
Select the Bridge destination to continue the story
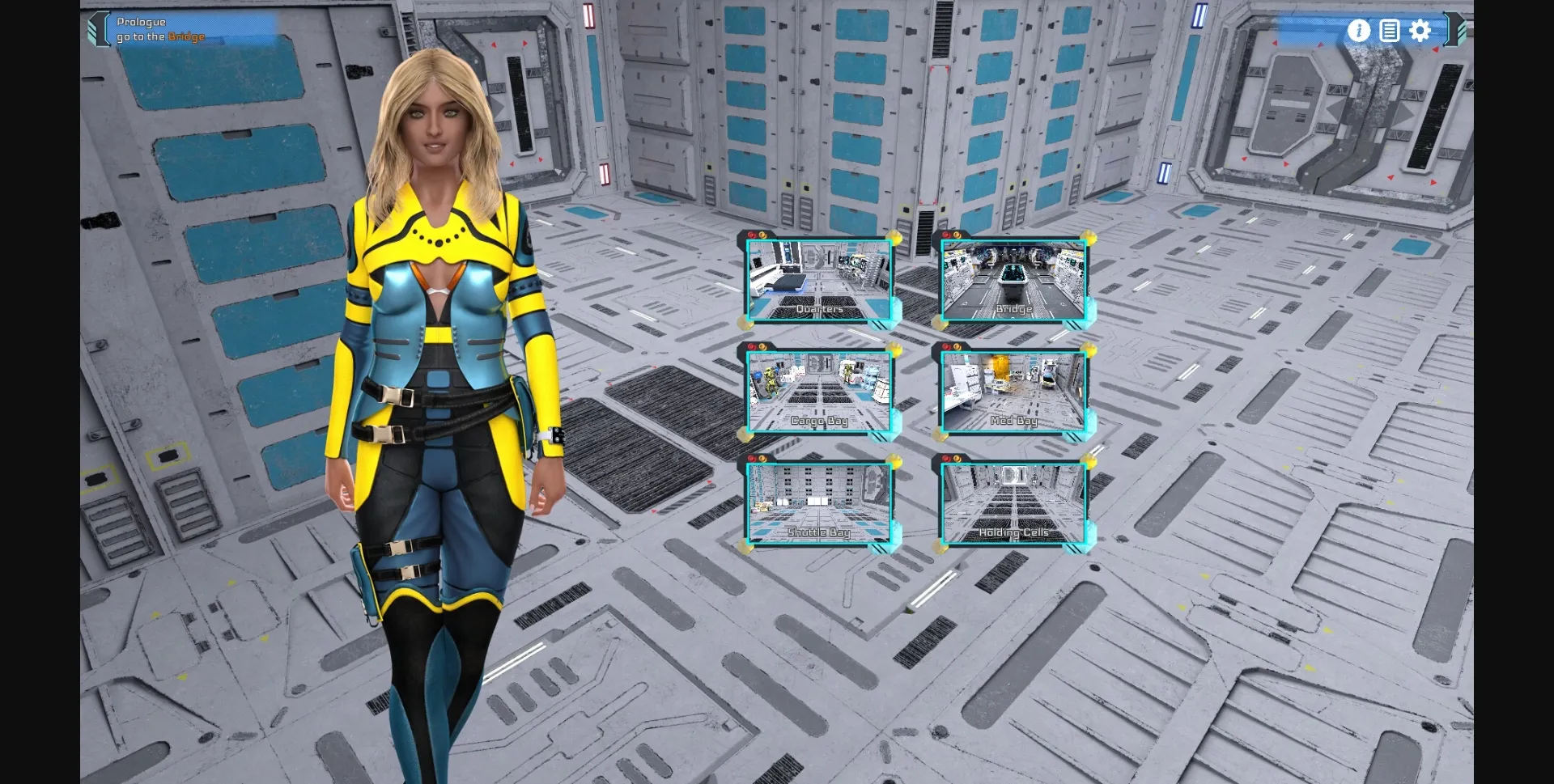coord(1013,279)
